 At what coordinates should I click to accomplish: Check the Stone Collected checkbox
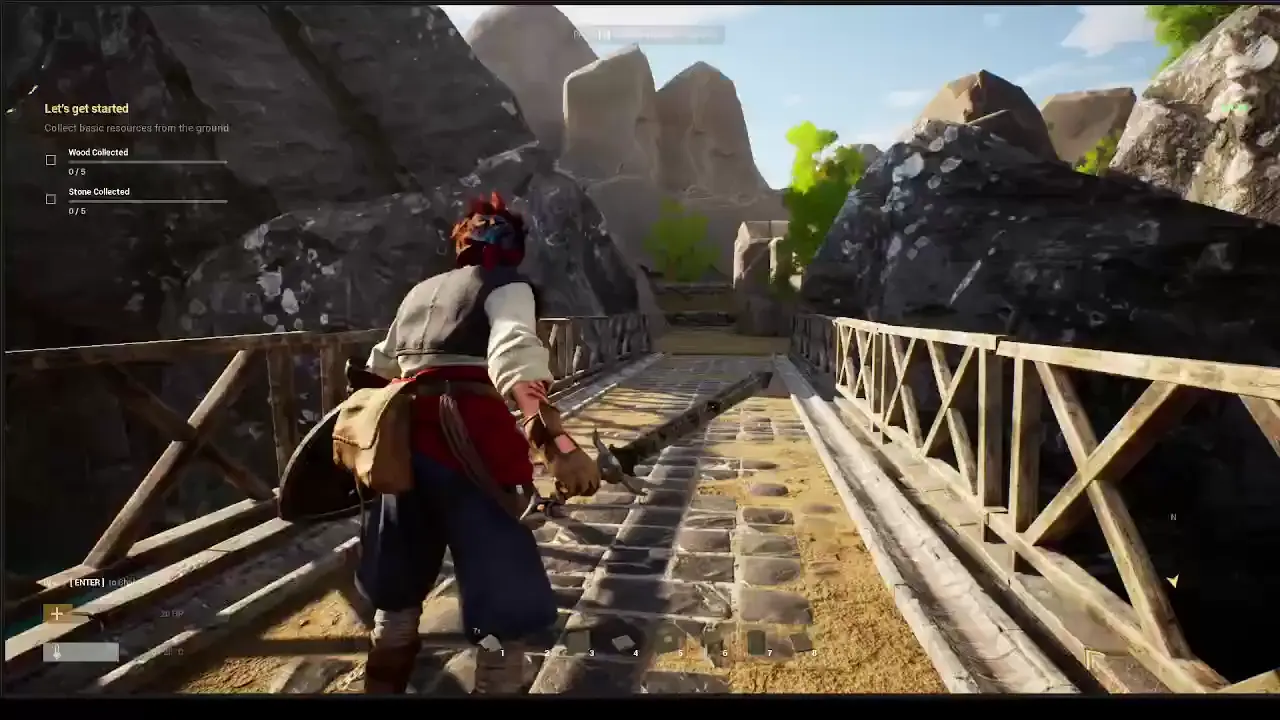(x=50, y=199)
